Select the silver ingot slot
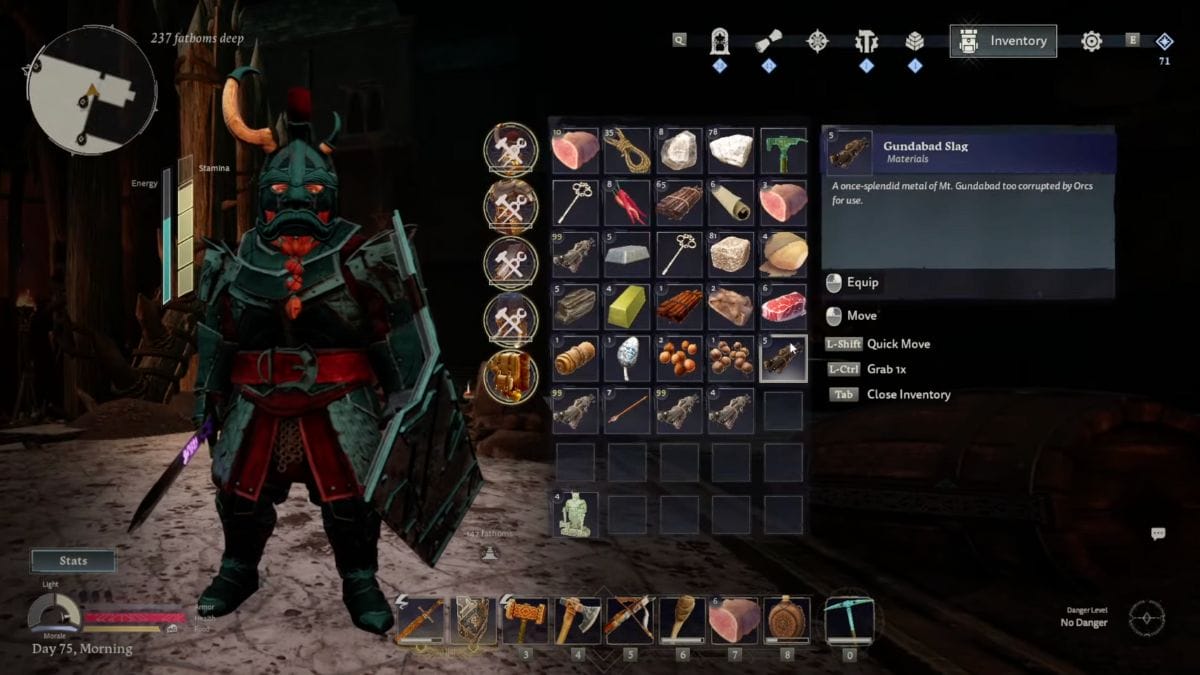Image resolution: width=1200 pixels, height=675 pixels. (x=627, y=254)
